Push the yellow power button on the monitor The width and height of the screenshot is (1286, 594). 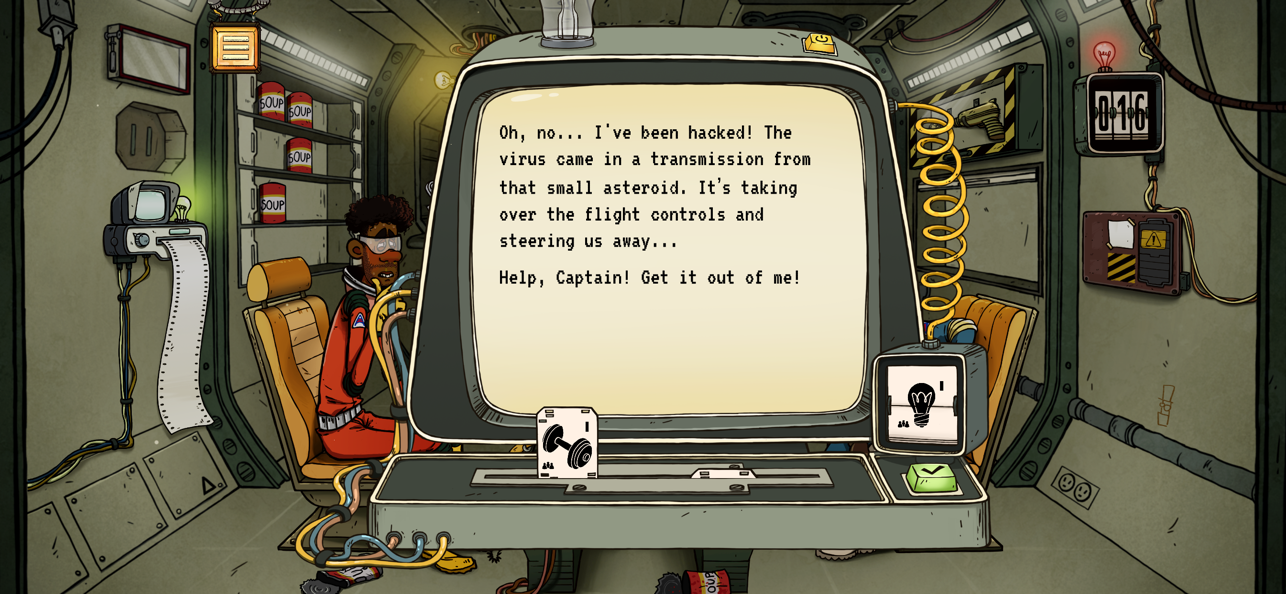(x=820, y=42)
